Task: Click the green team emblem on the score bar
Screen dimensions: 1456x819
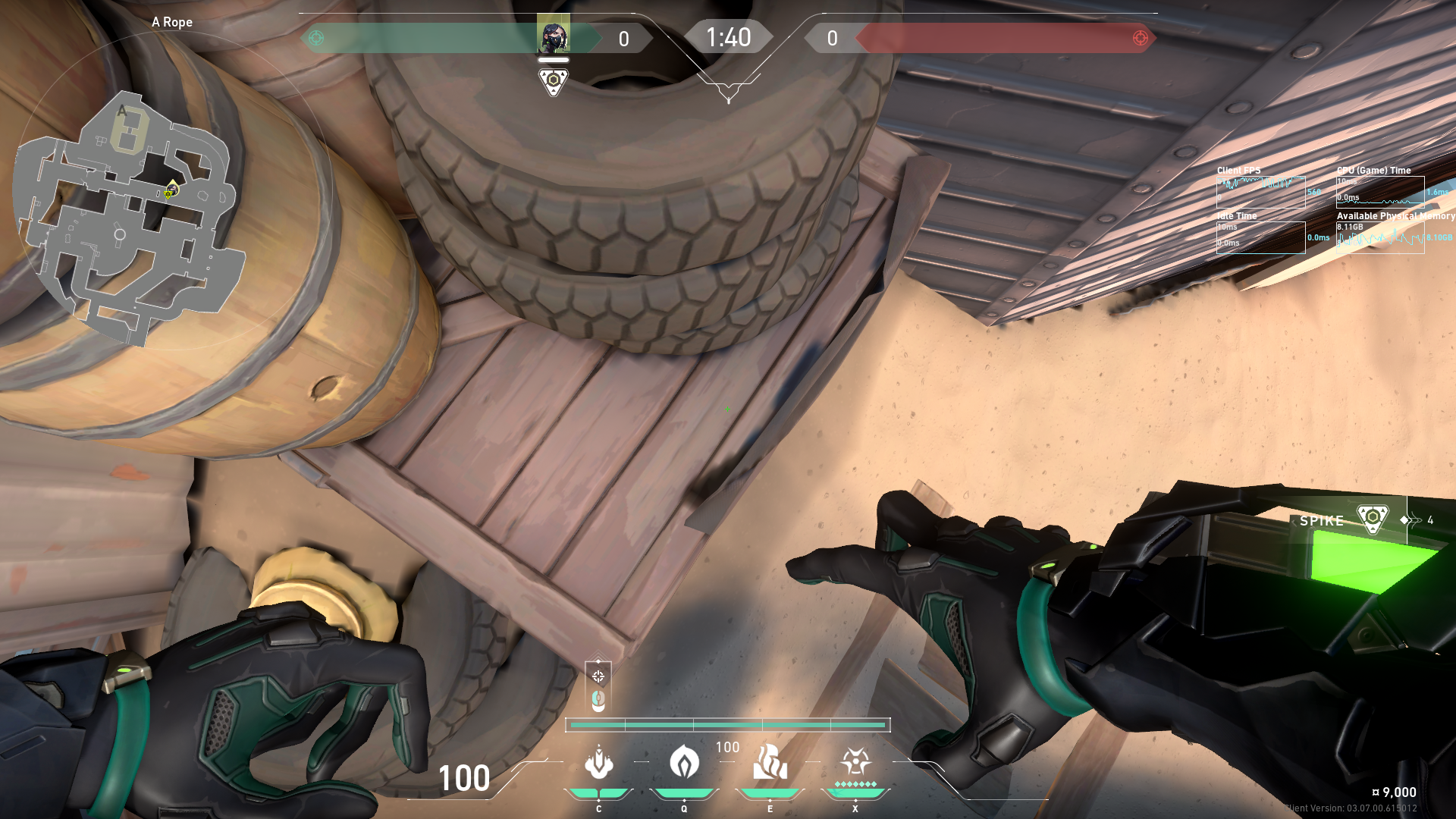Action: (316, 38)
